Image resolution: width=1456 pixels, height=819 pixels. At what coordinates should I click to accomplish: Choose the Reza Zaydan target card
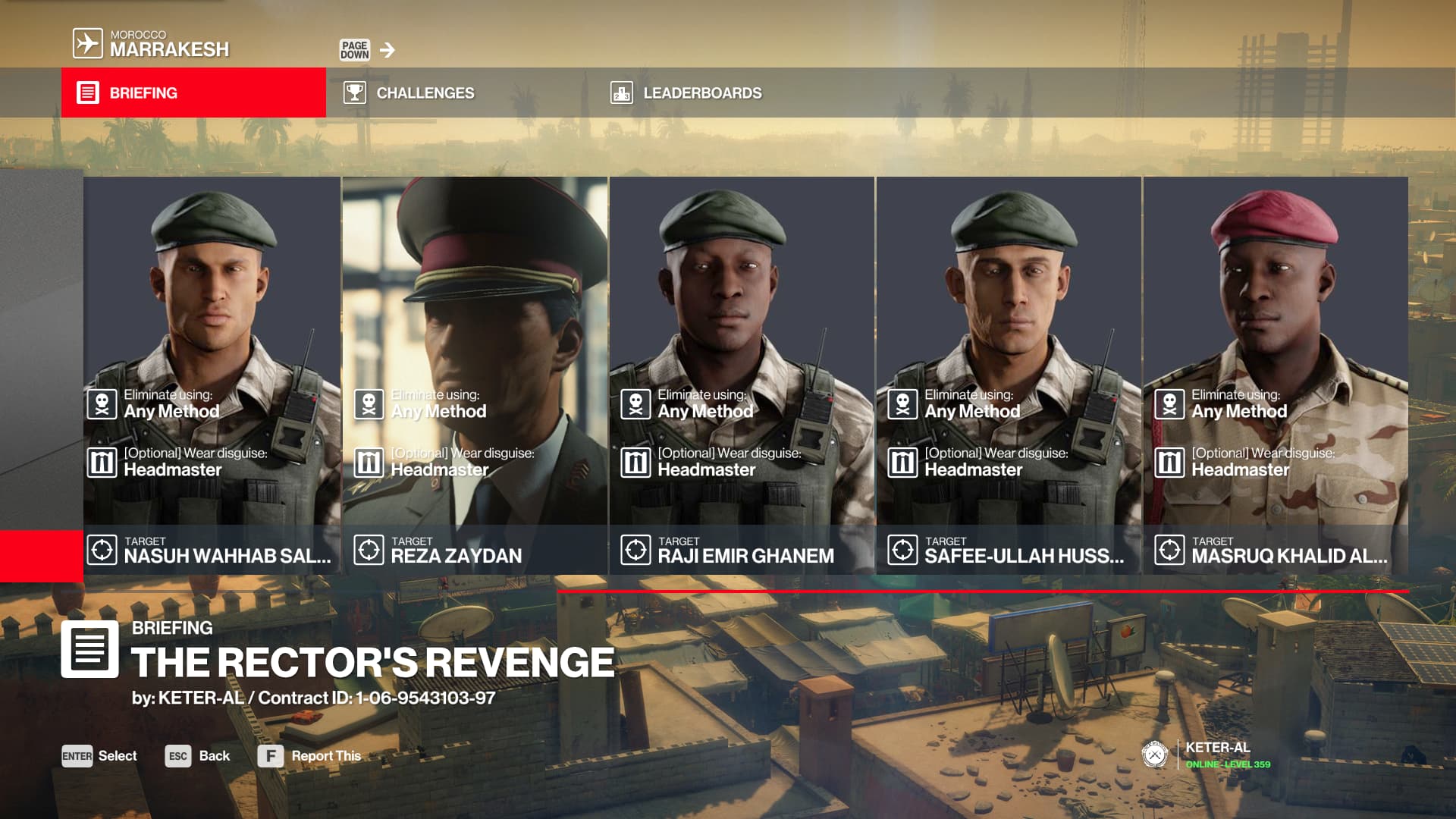click(x=475, y=375)
